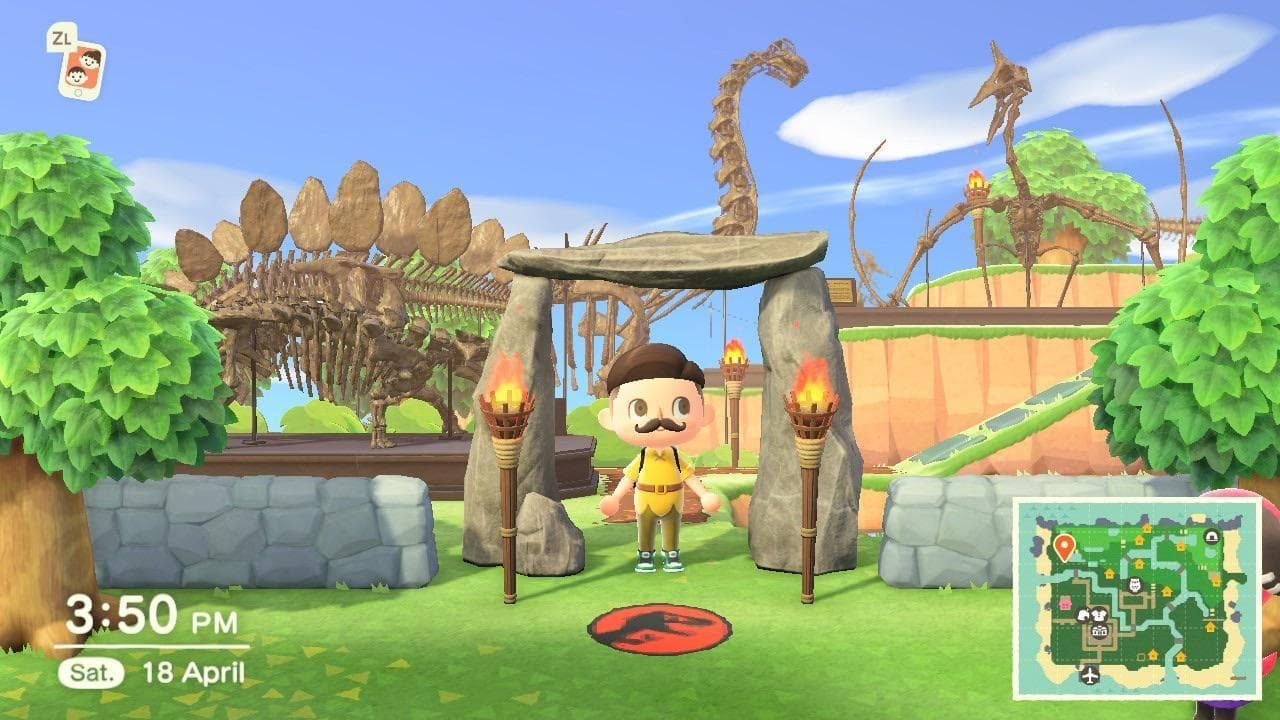
Task: Select the campsite tent icon on the minimap
Action: pos(1211,537)
